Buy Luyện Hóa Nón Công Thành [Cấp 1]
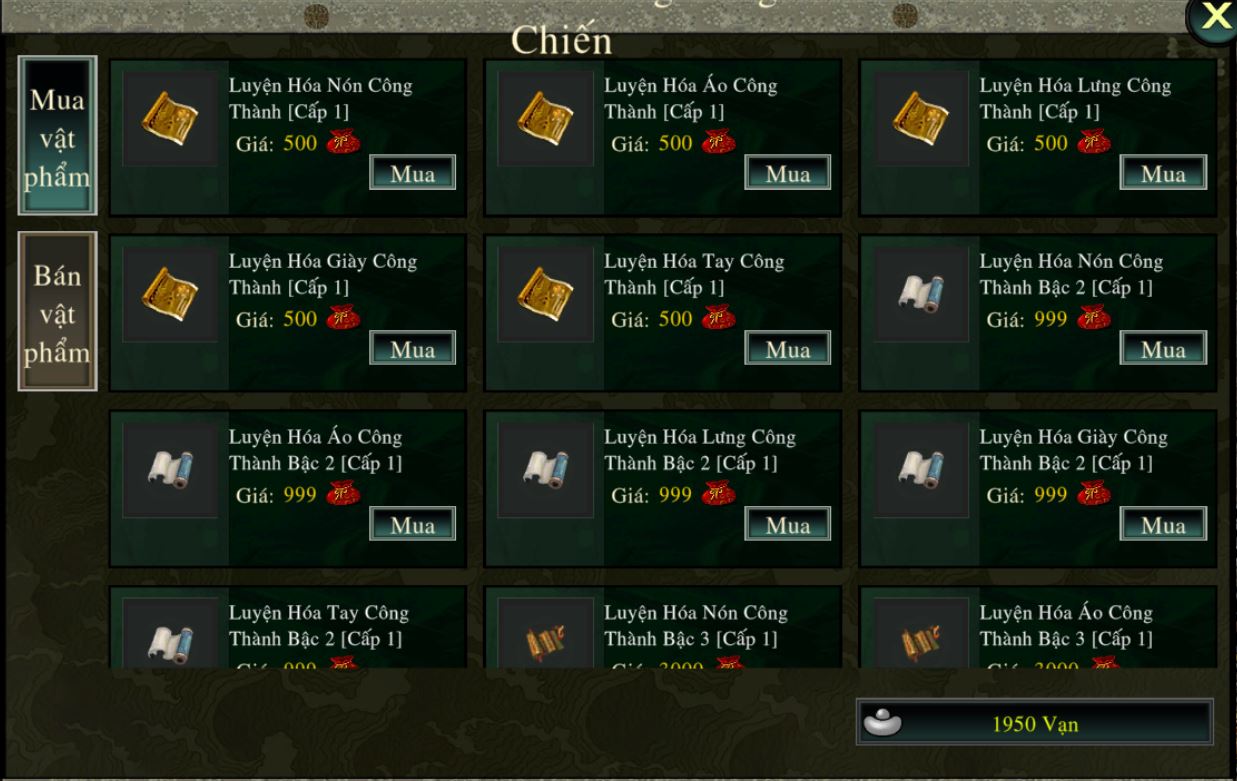 click(412, 173)
